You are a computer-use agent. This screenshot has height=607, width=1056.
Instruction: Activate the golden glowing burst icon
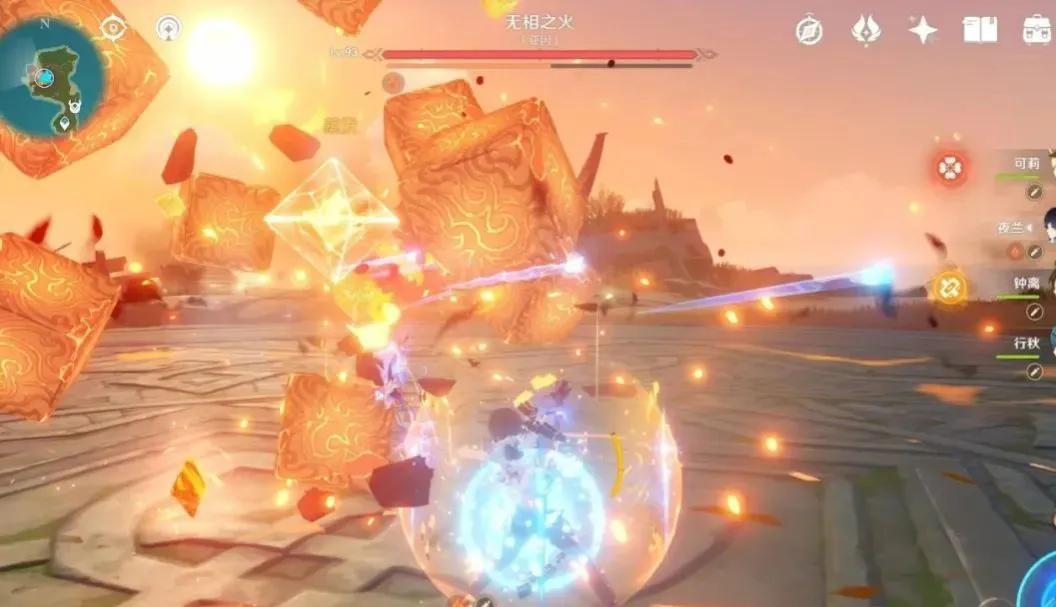[948, 288]
